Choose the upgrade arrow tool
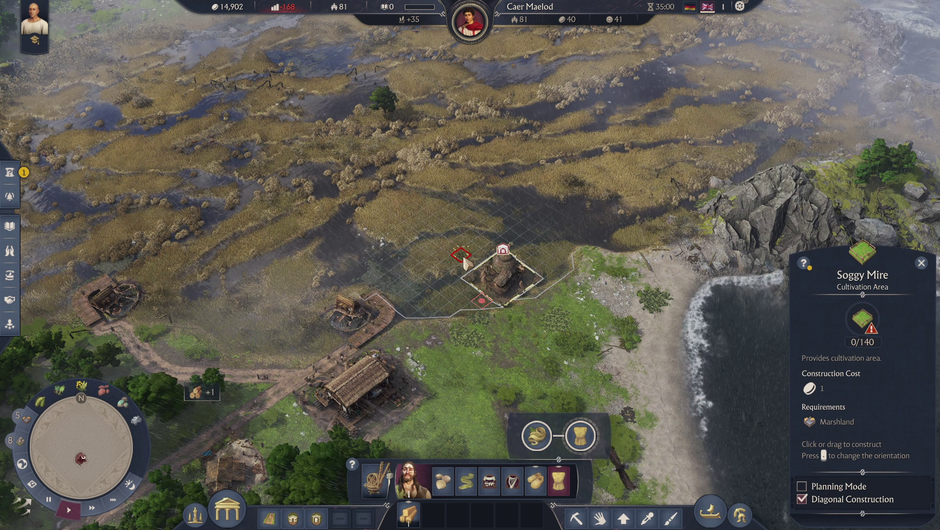 (623, 518)
